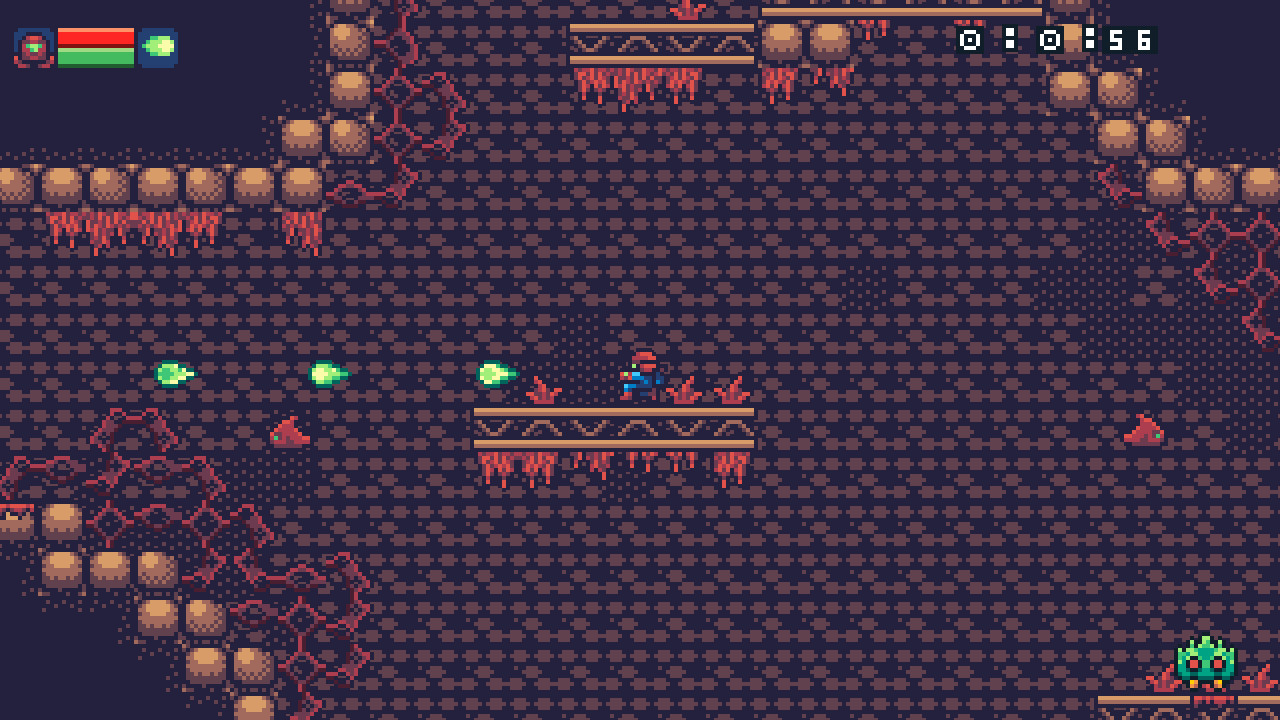The image size is (1280, 720).
Task: Select the red bat enemy on the right edge
Action: 1141,430
